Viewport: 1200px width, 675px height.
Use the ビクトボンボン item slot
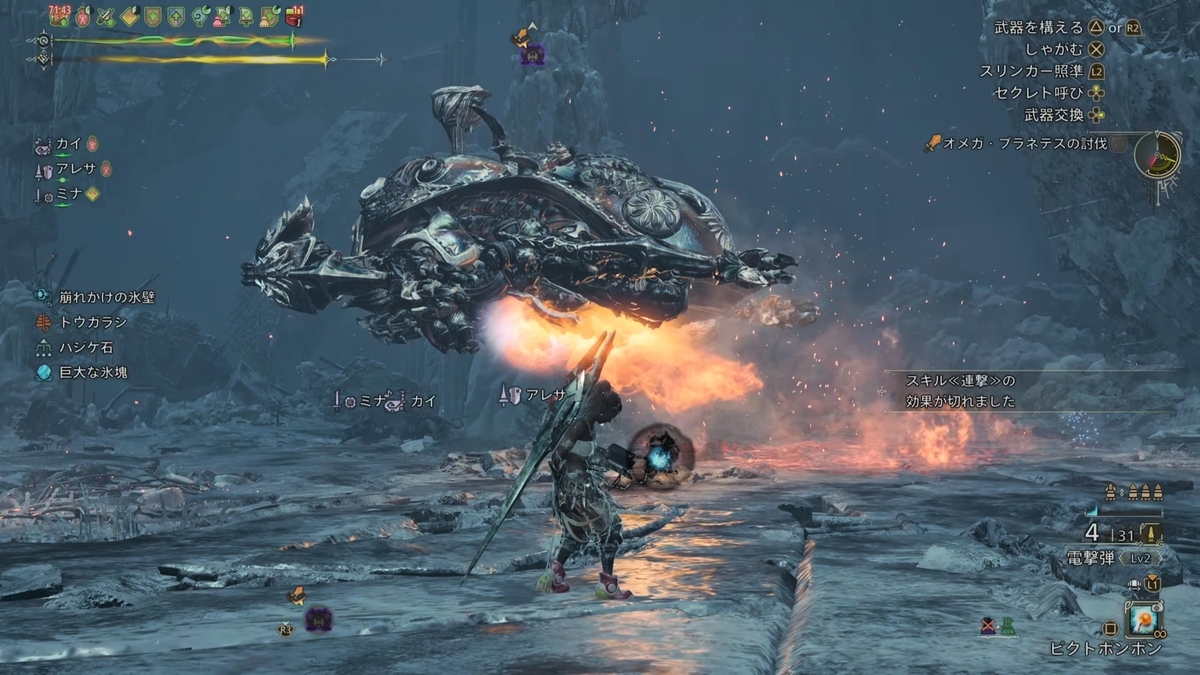click(x=1142, y=621)
